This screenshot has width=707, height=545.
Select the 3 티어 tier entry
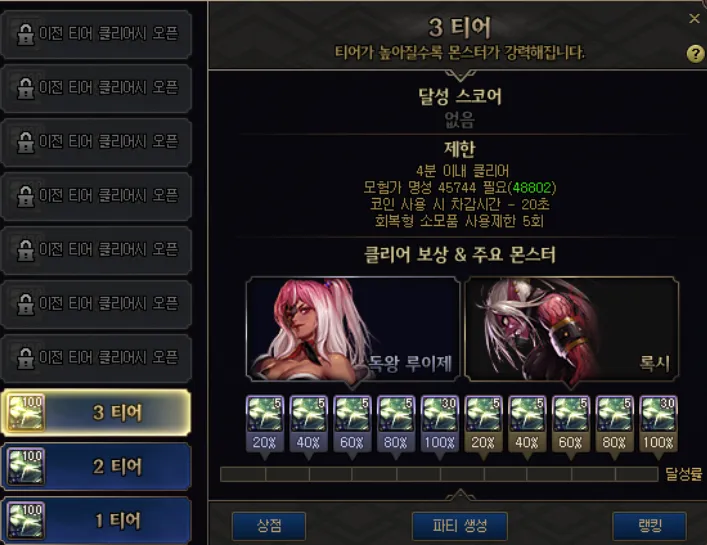[97, 413]
